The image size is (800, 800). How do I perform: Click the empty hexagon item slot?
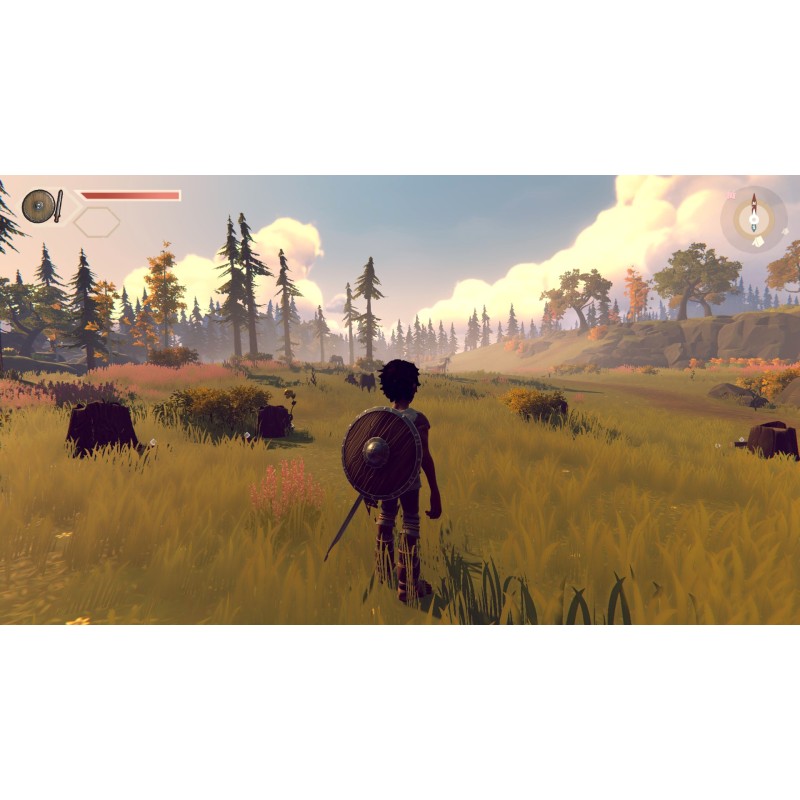(x=97, y=222)
